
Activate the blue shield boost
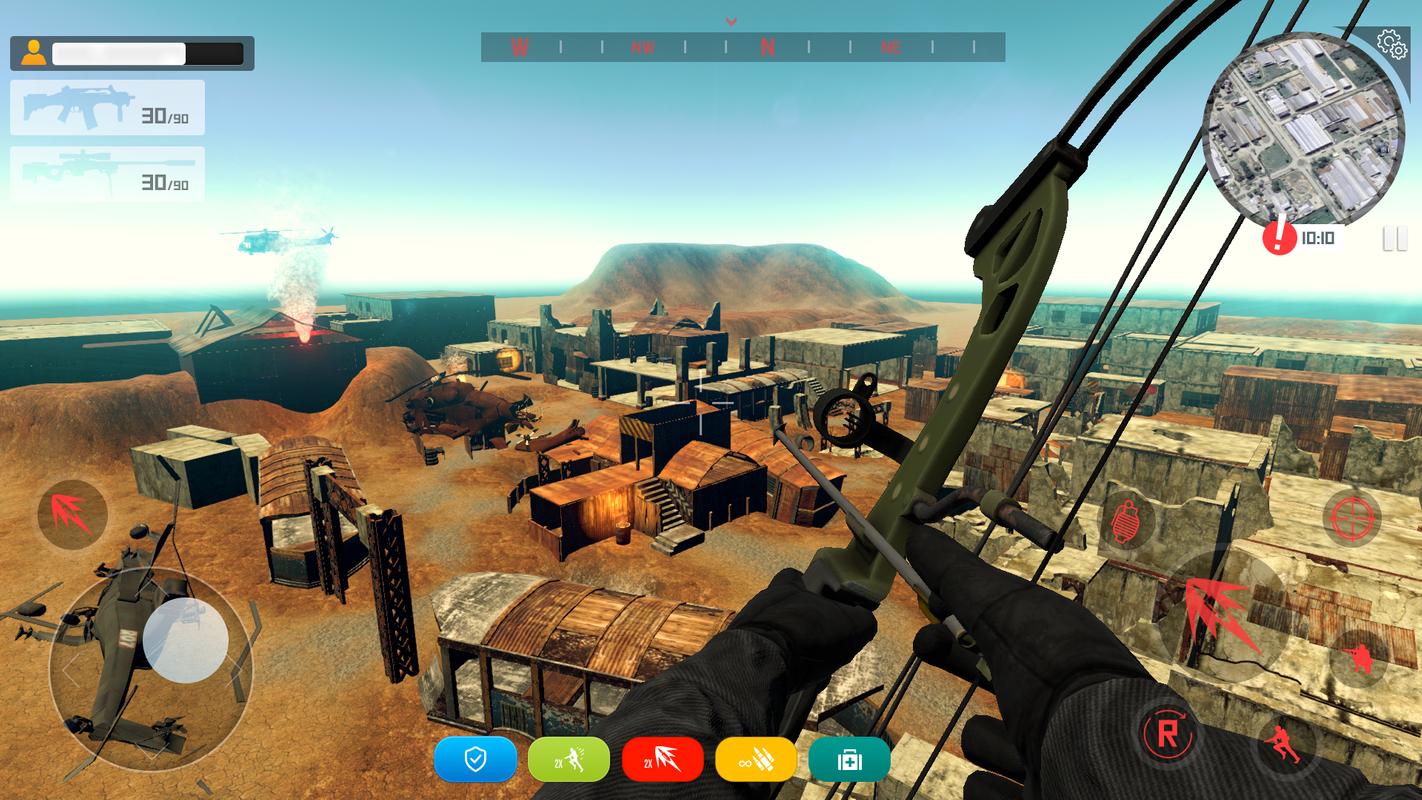tap(475, 759)
